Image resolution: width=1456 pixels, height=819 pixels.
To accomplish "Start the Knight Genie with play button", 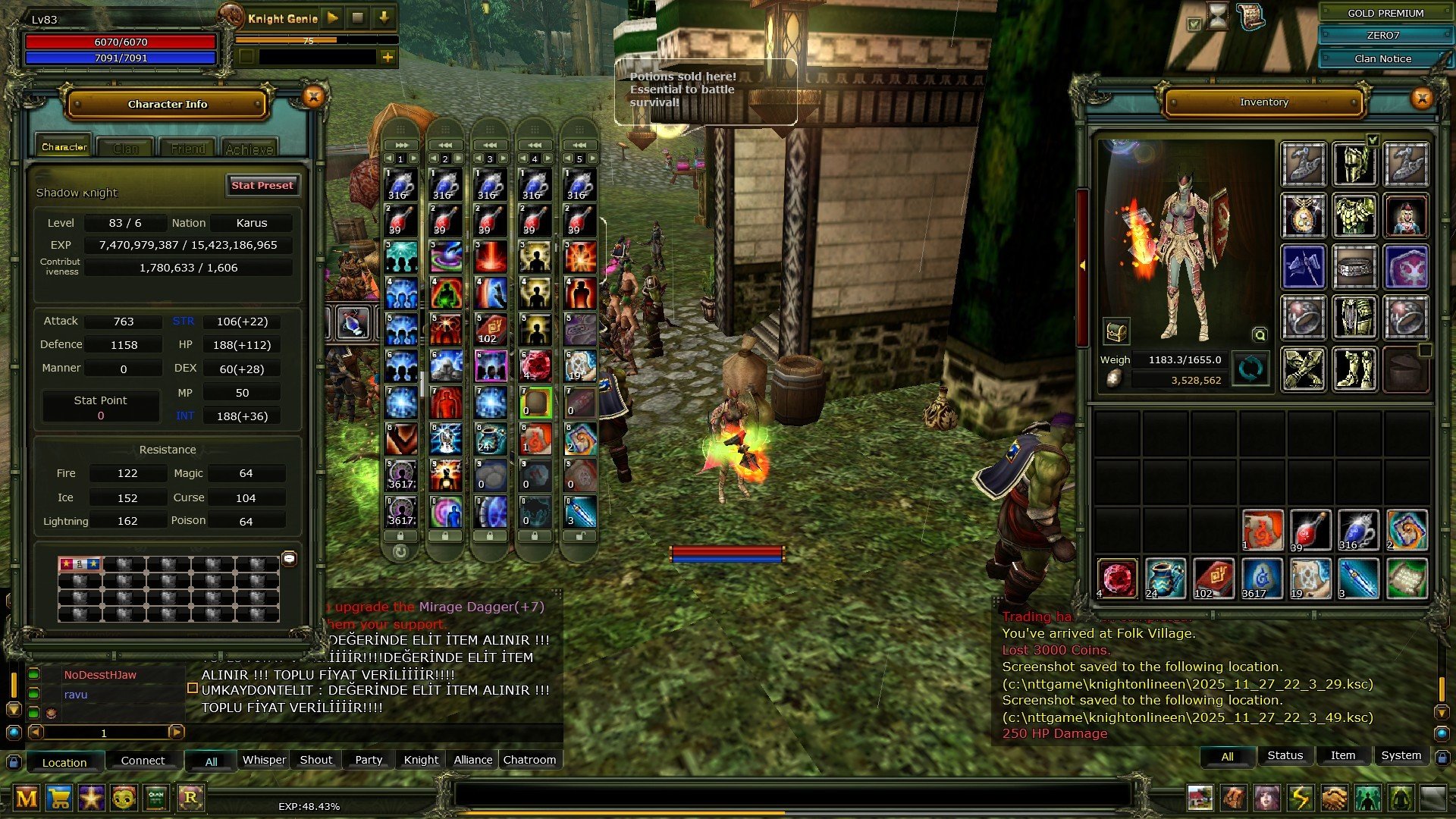I will pyautogui.click(x=333, y=17).
